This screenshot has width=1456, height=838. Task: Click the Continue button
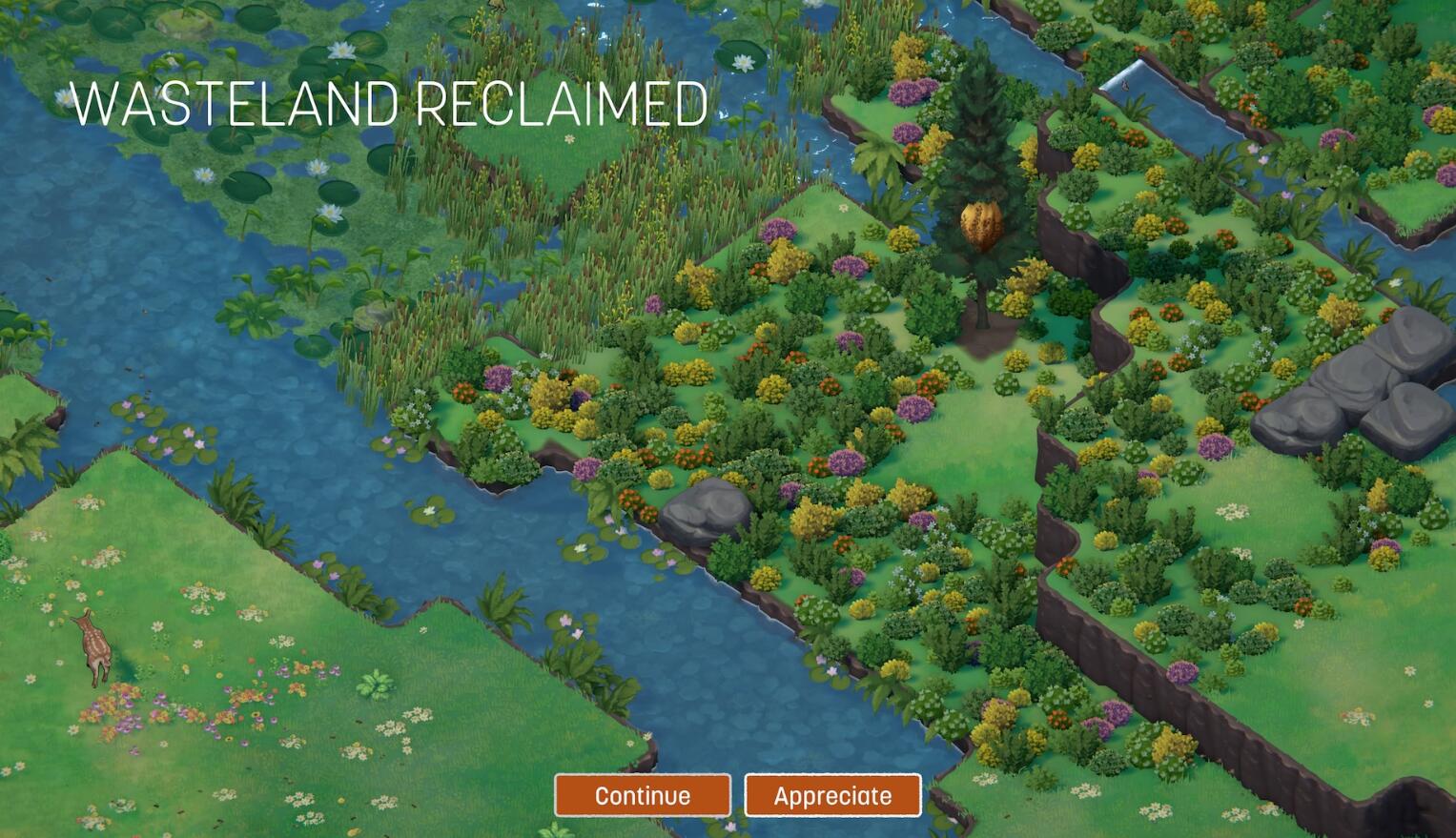coord(643,795)
